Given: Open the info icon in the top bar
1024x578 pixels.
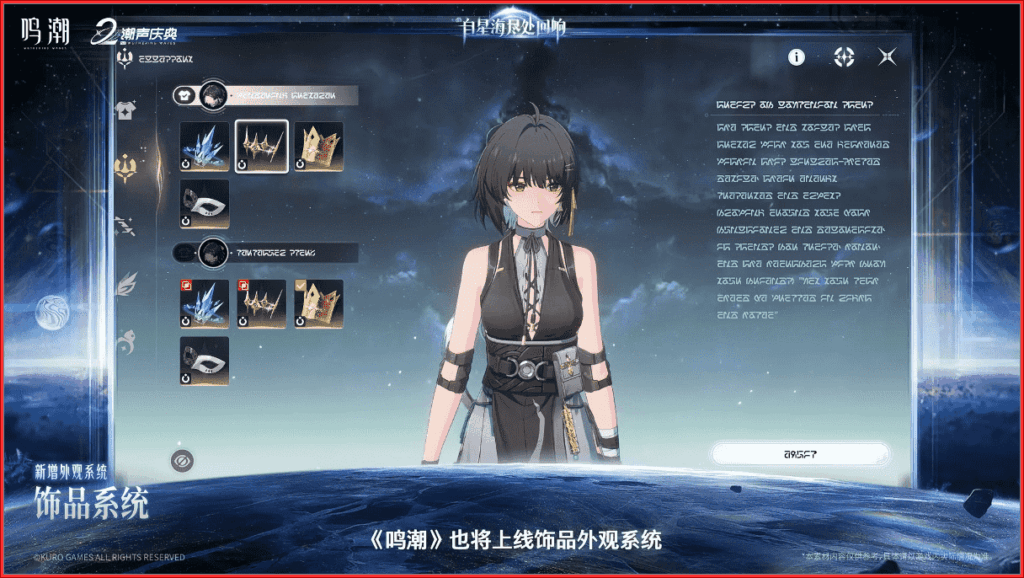Looking at the screenshot, I should click(796, 57).
